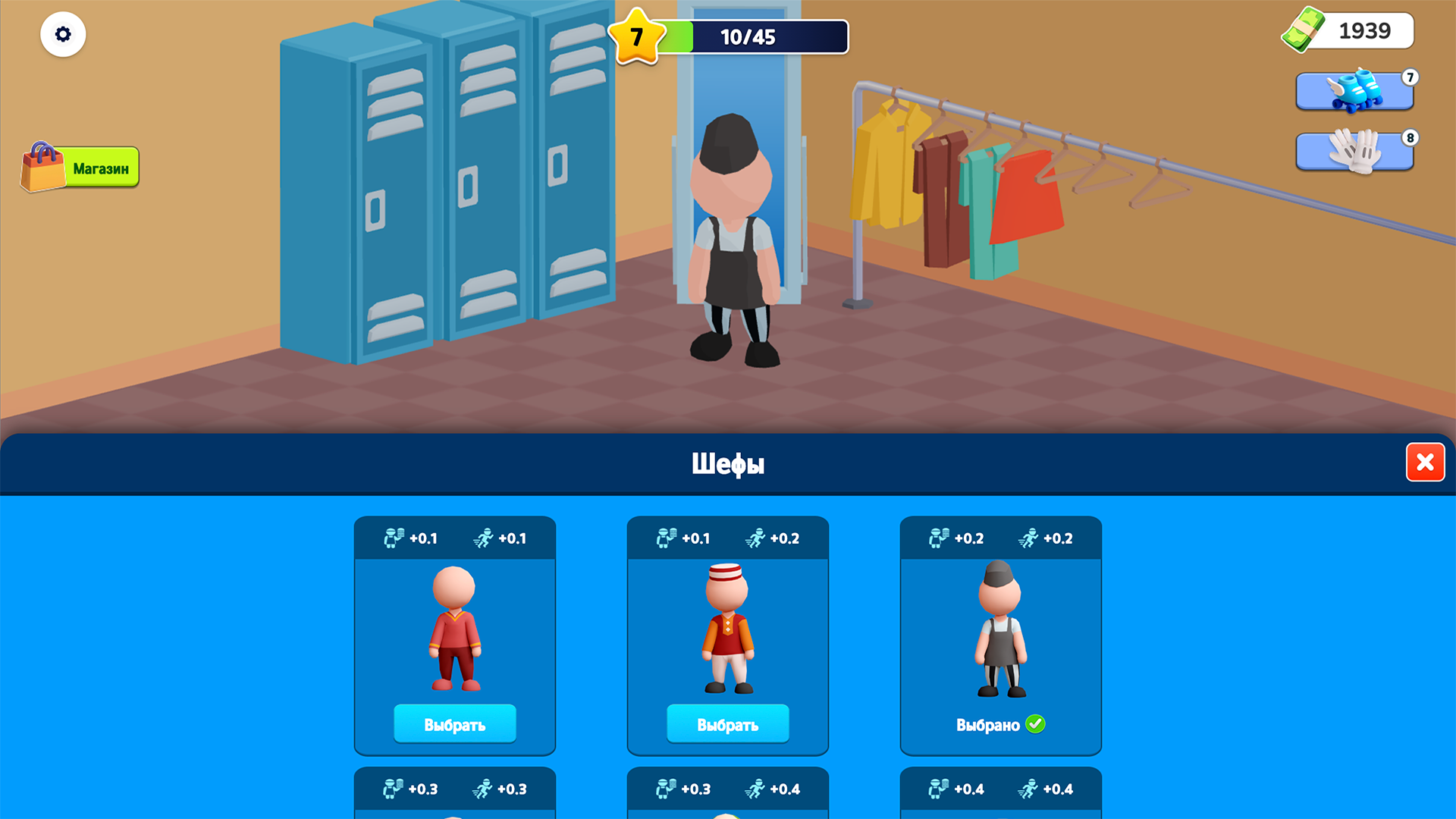Confirm the checkmark on the selected chef

pos(1037,724)
